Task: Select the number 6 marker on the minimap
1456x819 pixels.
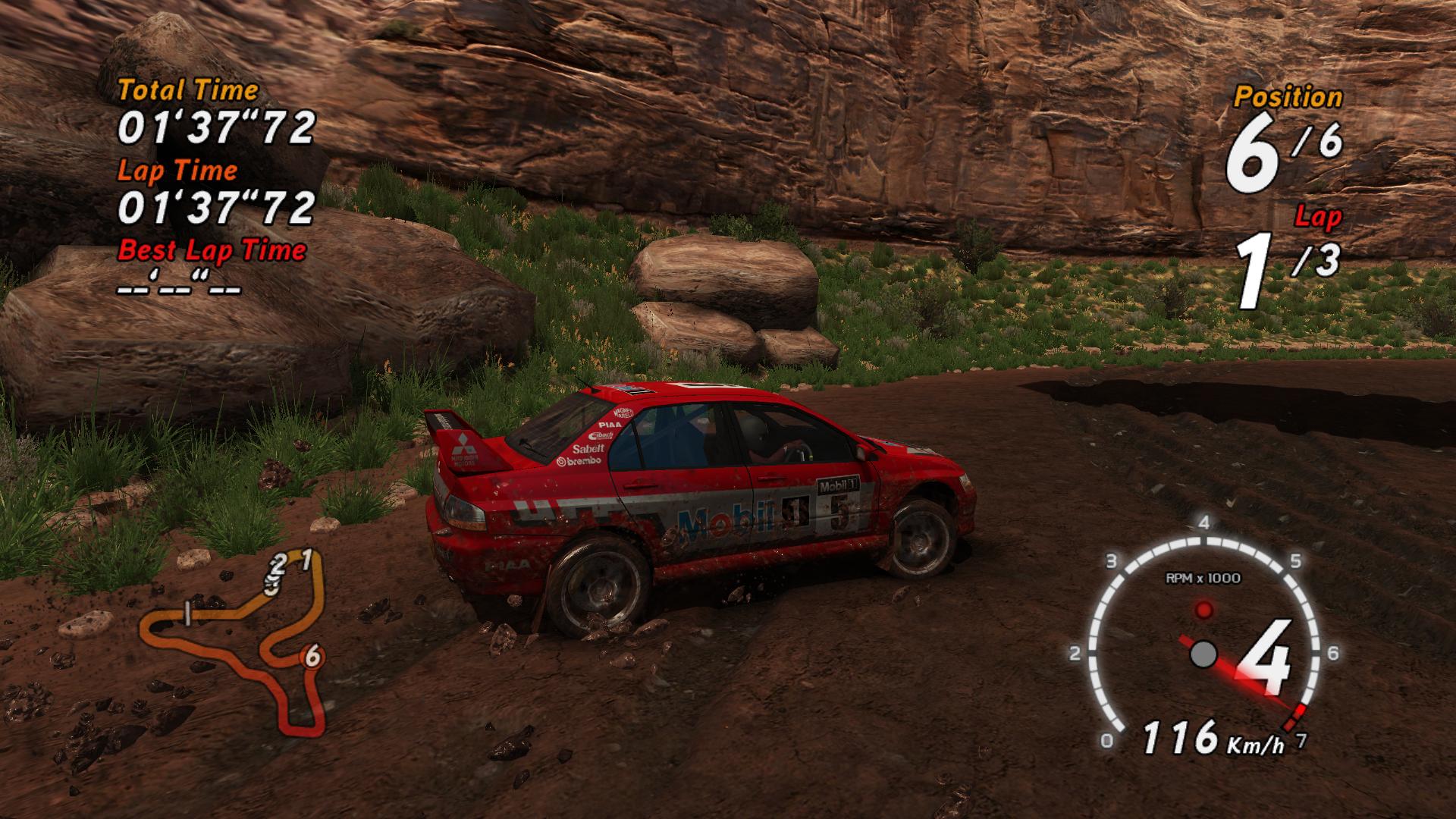Action: pos(312,657)
